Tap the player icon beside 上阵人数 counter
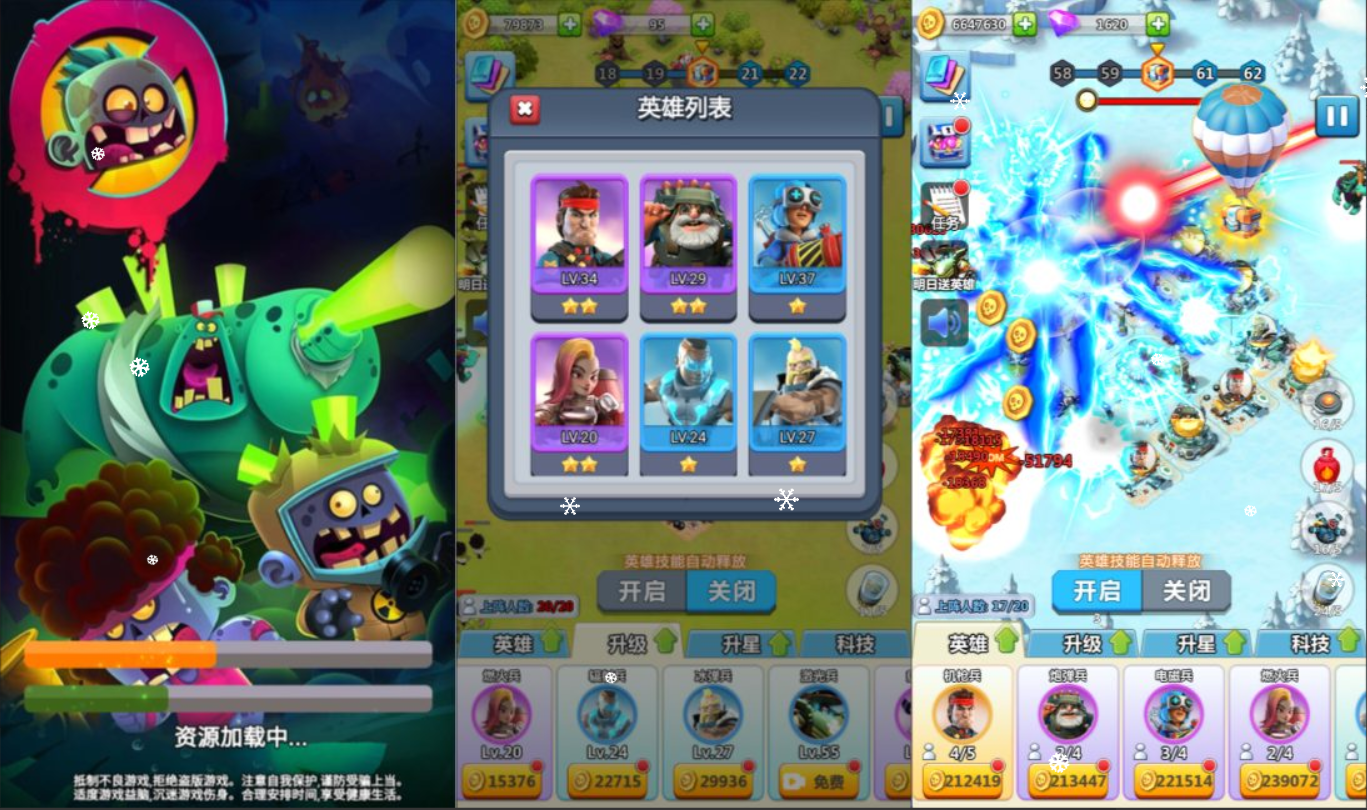Image resolution: width=1367 pixels, height=810 pixels. point(924,604)
